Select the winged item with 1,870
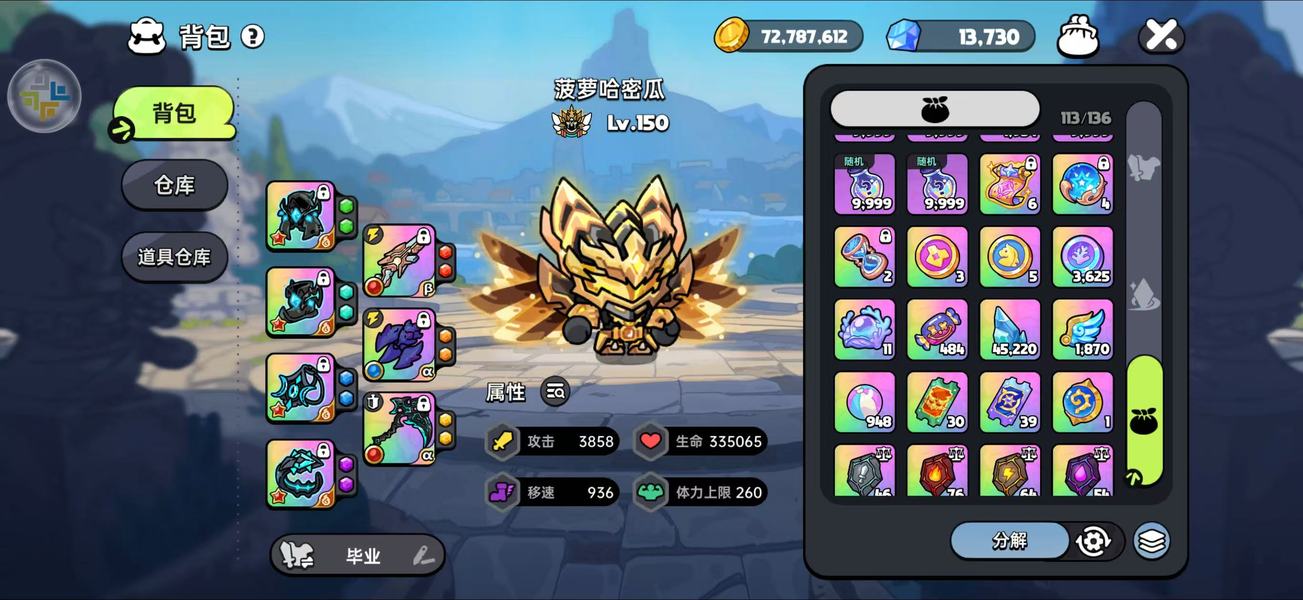The width and height of the screenshot is (1303, 600). (x=1082, y=329)
